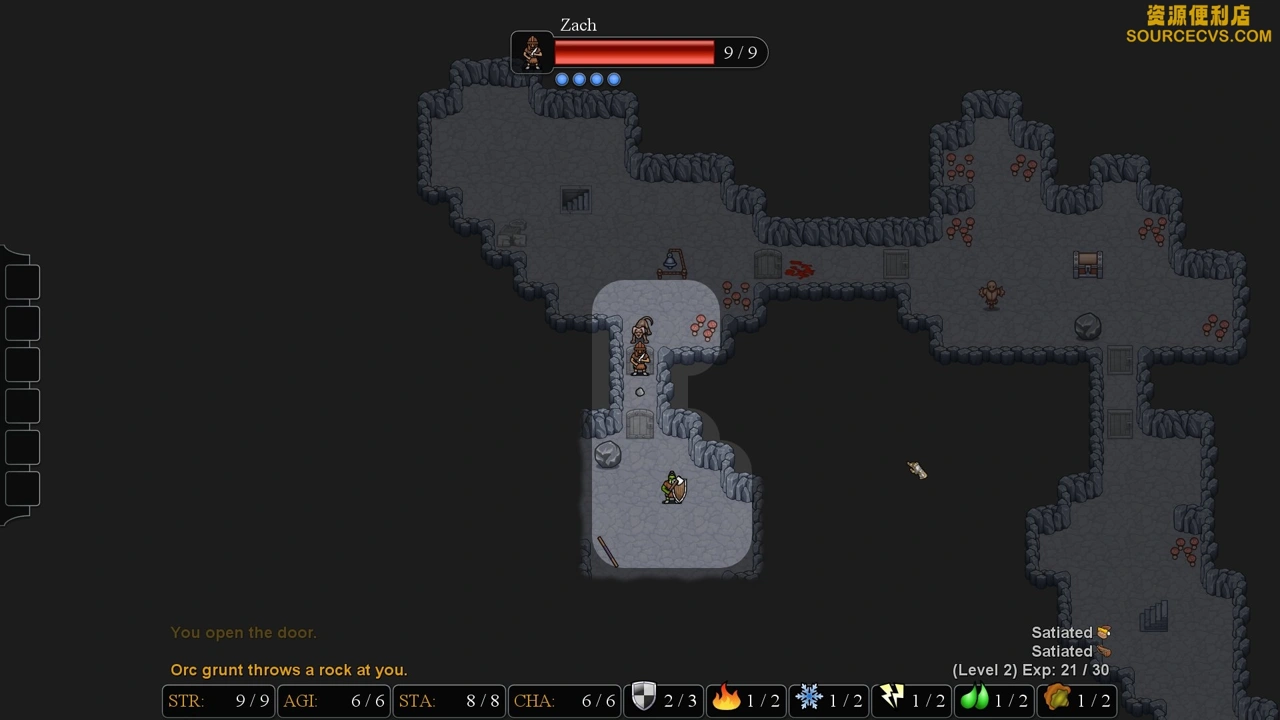Click the STA stat box
Screen dimensions: 1280x720
[448, 701]
